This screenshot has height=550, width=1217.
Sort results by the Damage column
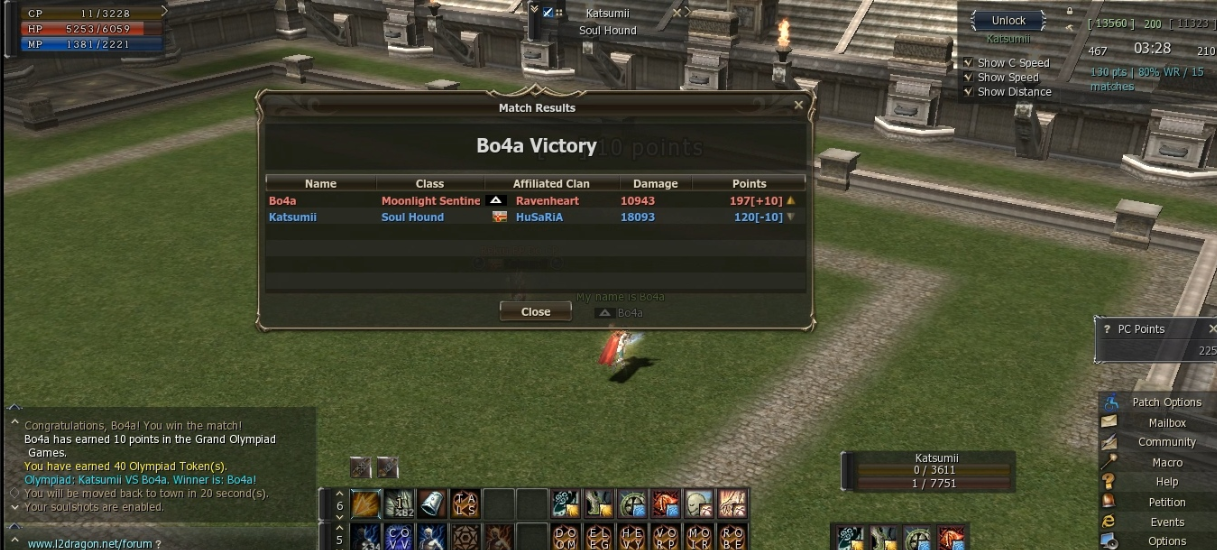click(x=656, y=184)
